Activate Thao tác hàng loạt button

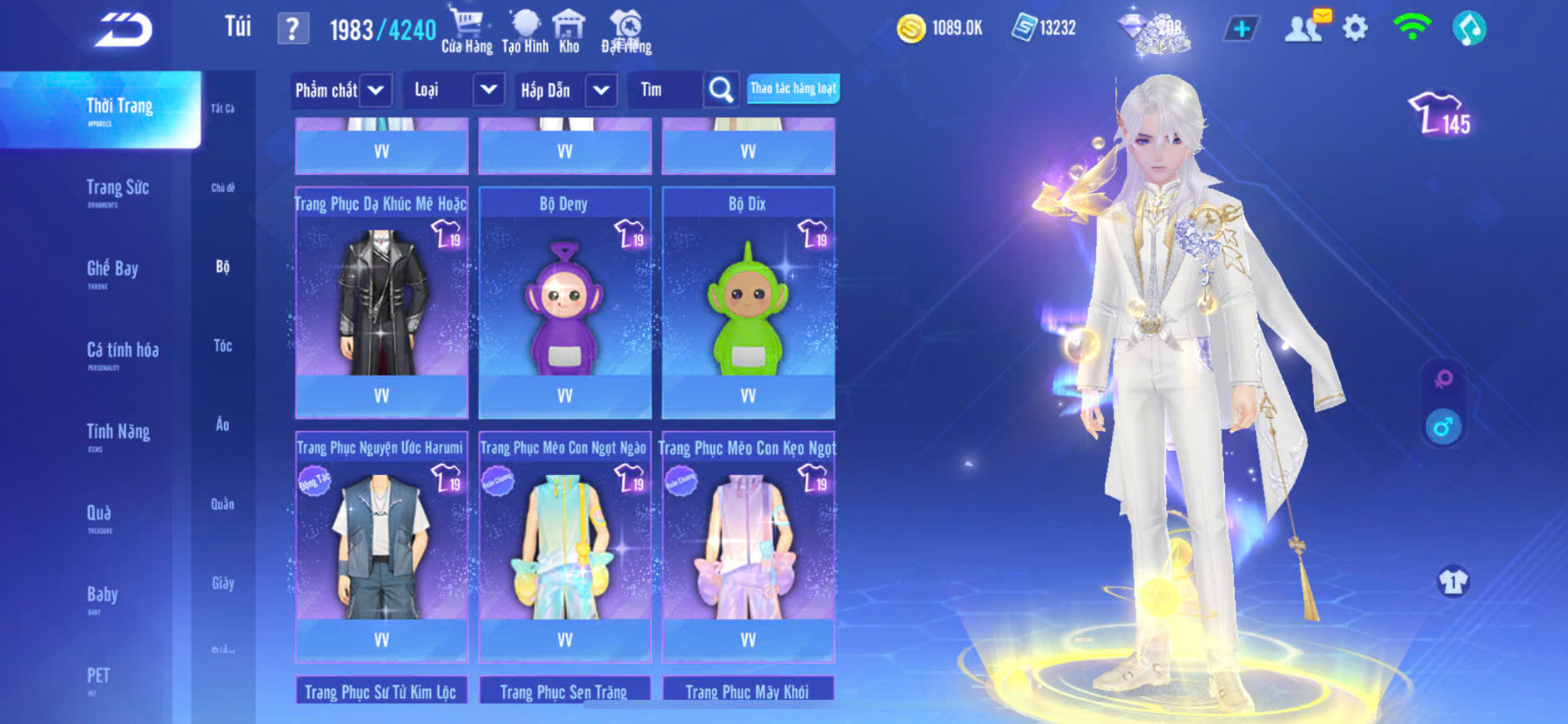pos(793,88)
